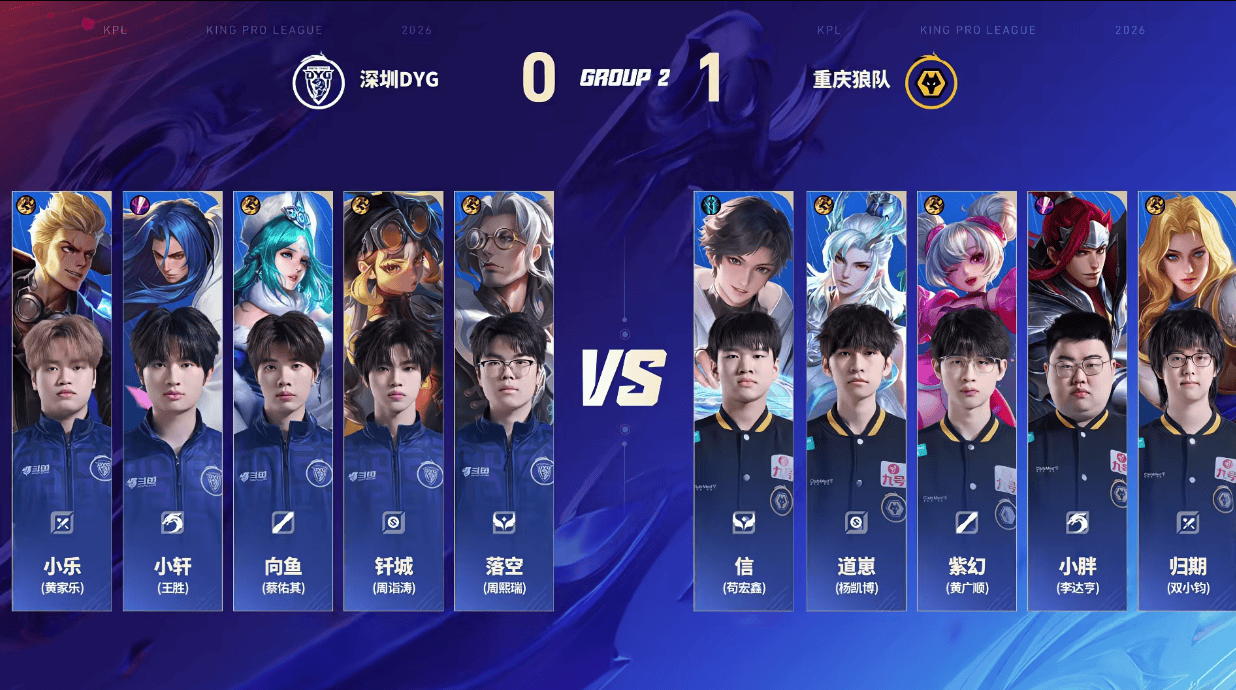
Task: Click the 重庆狼队 wolf team logo
Action: coord(931,82)
